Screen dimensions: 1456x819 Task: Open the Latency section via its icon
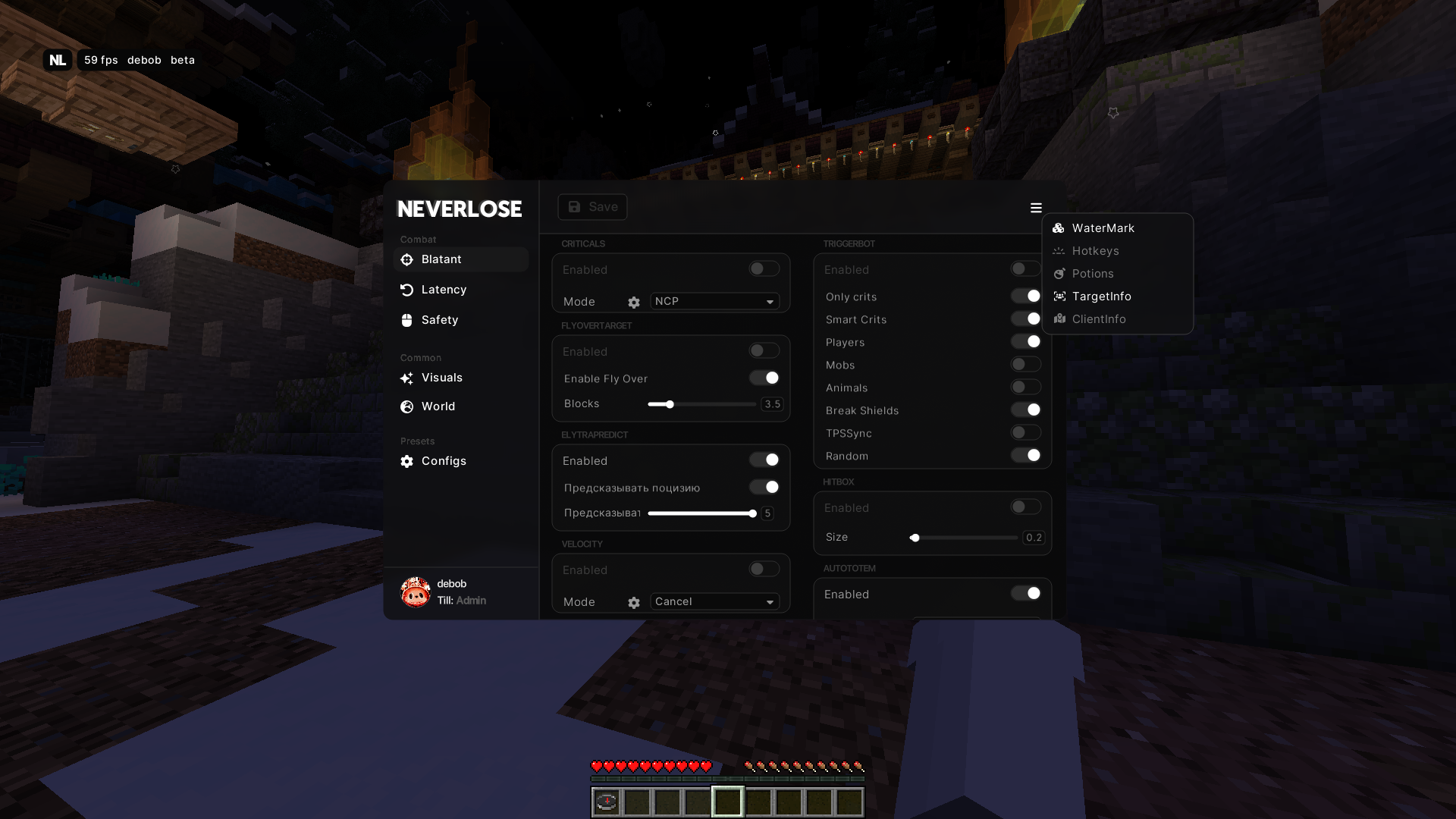(x=407, y=289)
